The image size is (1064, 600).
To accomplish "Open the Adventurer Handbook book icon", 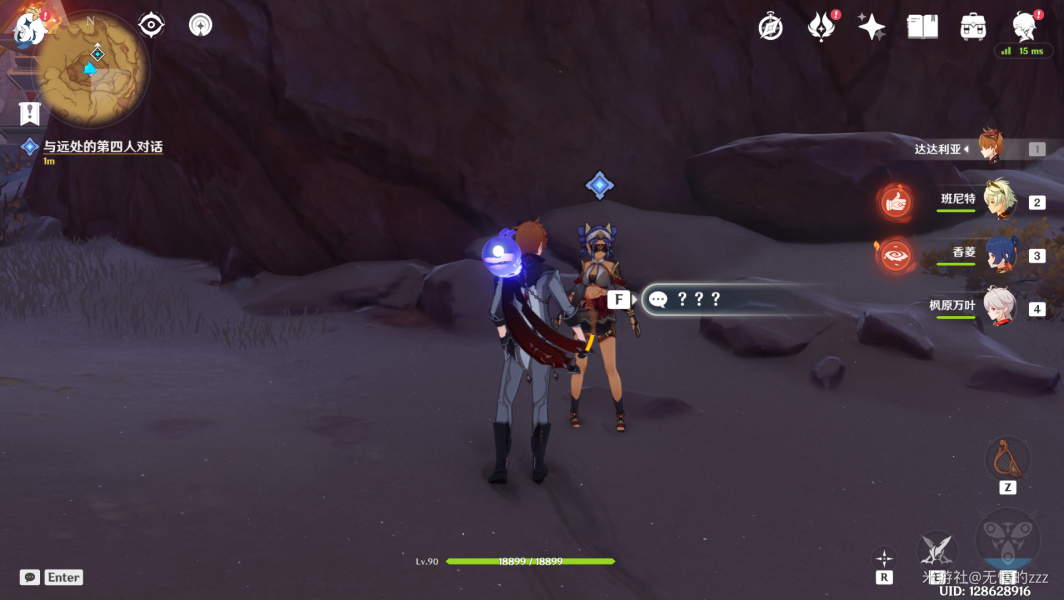I will 922,27.
